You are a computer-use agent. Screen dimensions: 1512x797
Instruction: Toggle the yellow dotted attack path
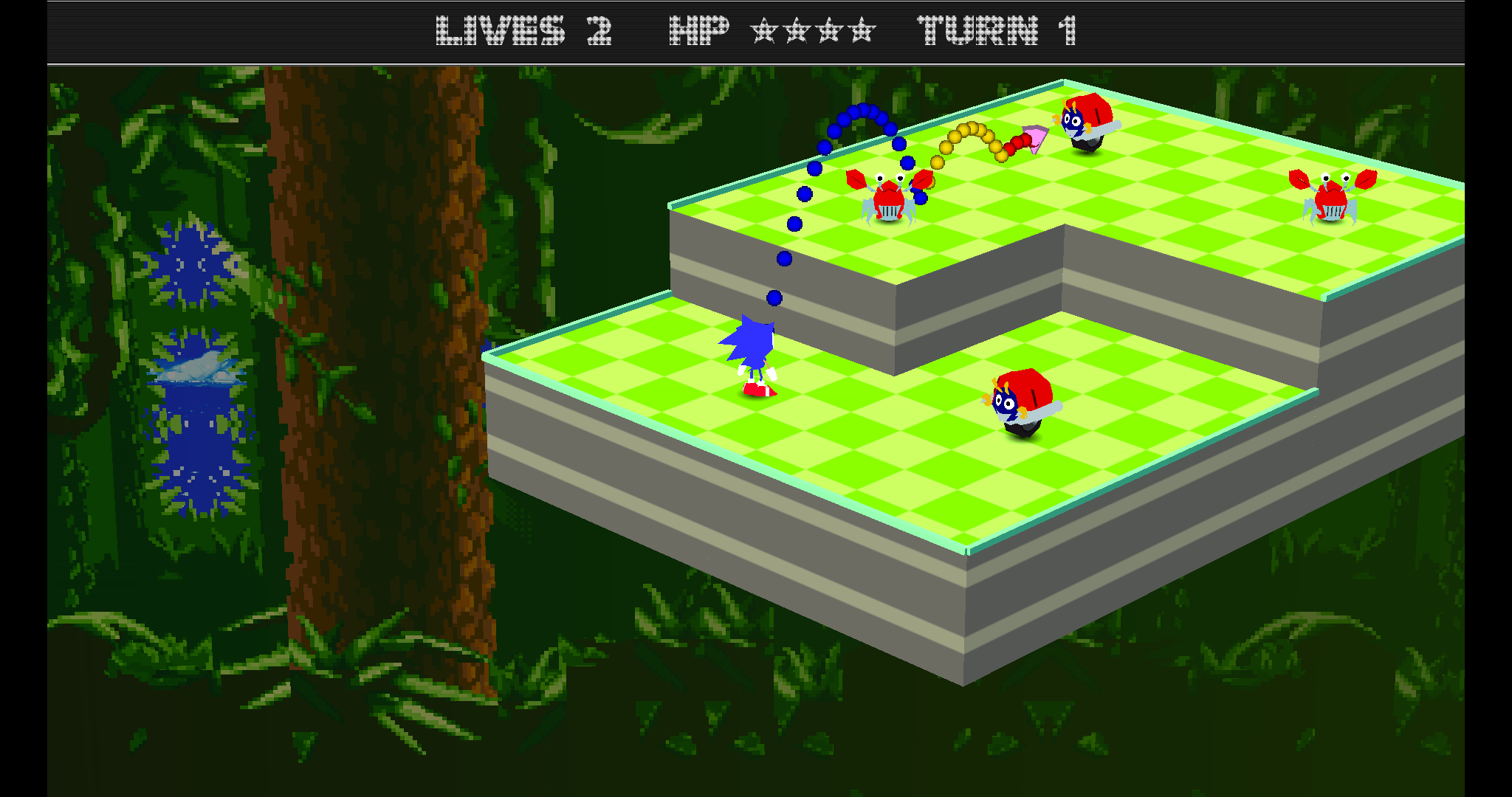971,133
